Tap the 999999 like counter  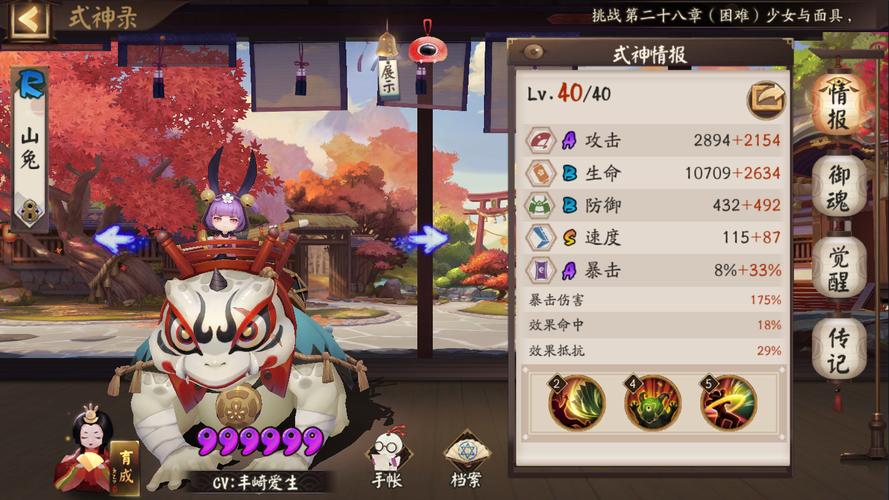[260, 441]
